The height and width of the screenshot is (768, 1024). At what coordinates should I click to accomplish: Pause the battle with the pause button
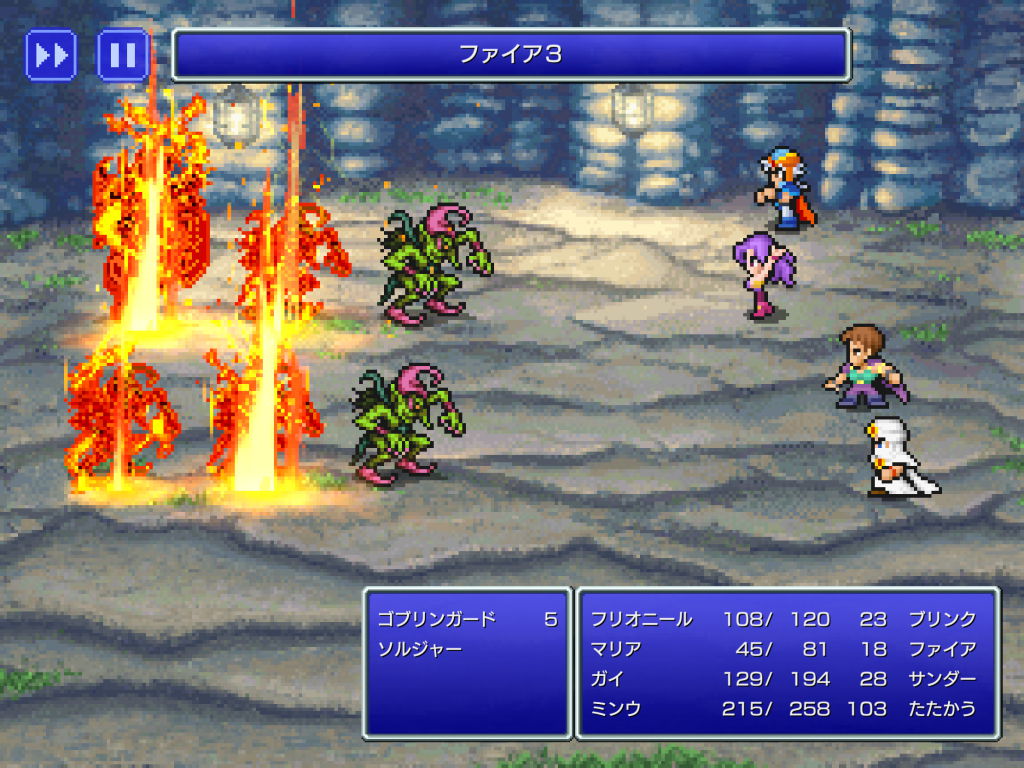[123, 55]
